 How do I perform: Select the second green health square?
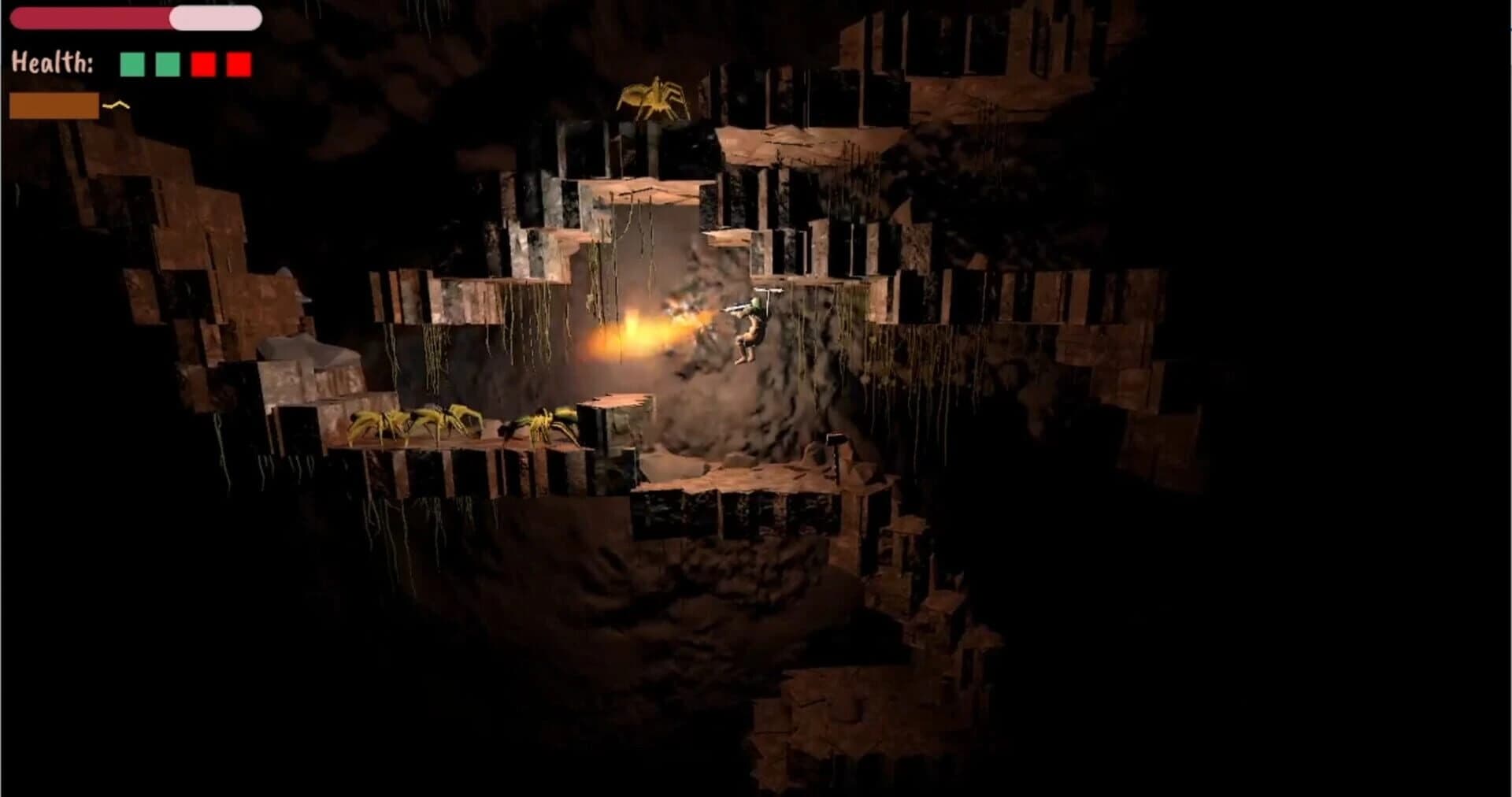tap(168, 64)
